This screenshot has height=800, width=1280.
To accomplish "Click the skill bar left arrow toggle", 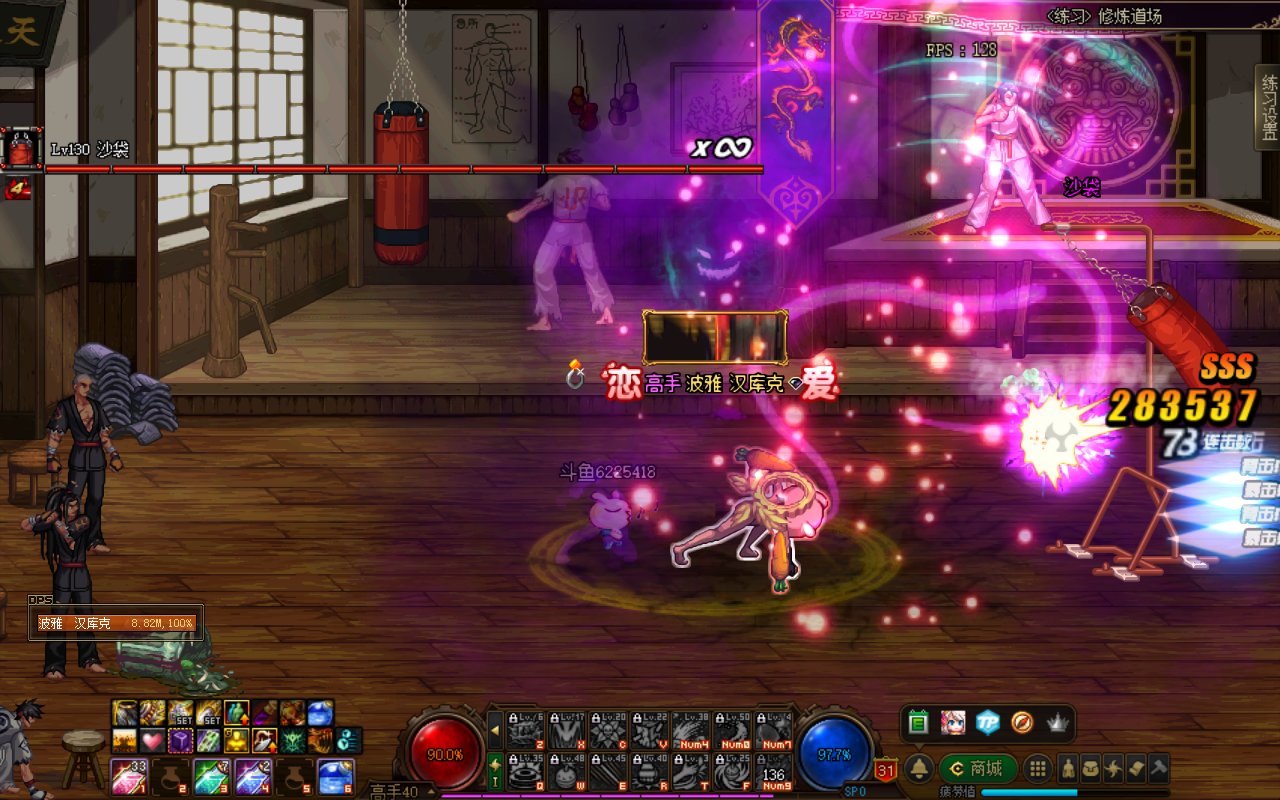I will pos(494,731).
